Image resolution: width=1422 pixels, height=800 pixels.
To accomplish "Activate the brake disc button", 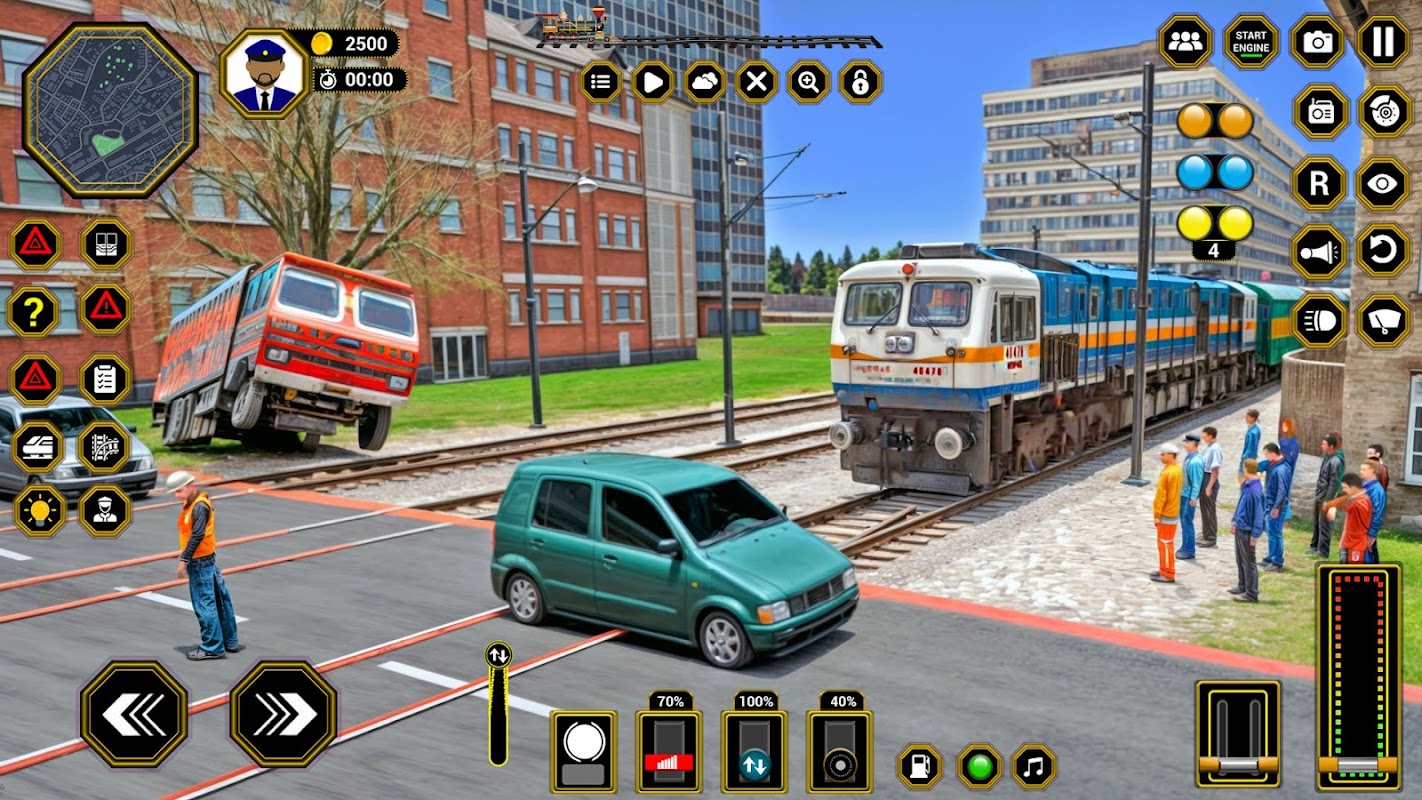I will point(1384,112).
